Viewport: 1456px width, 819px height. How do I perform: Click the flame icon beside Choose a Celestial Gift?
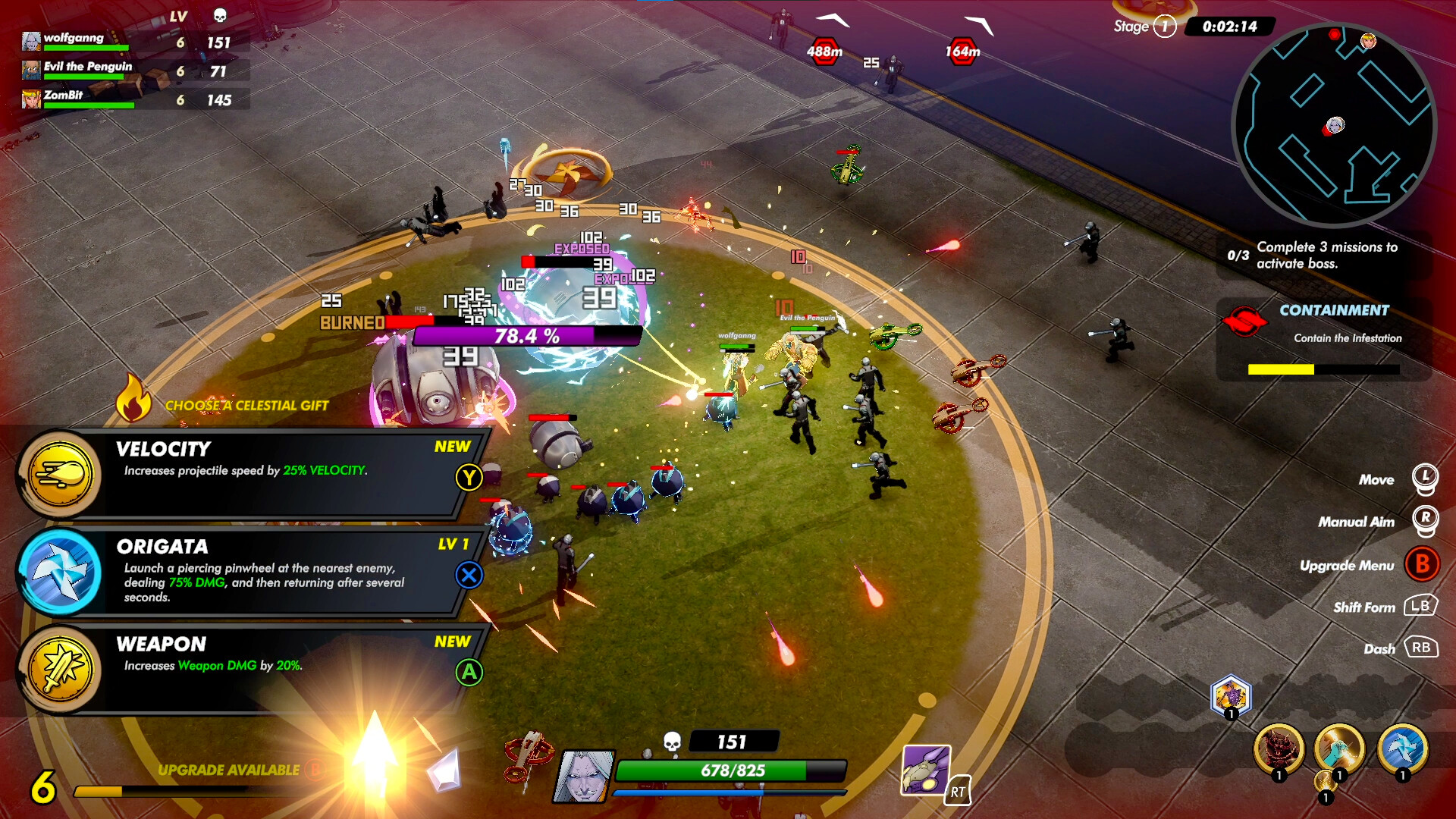tap(133, 398)
